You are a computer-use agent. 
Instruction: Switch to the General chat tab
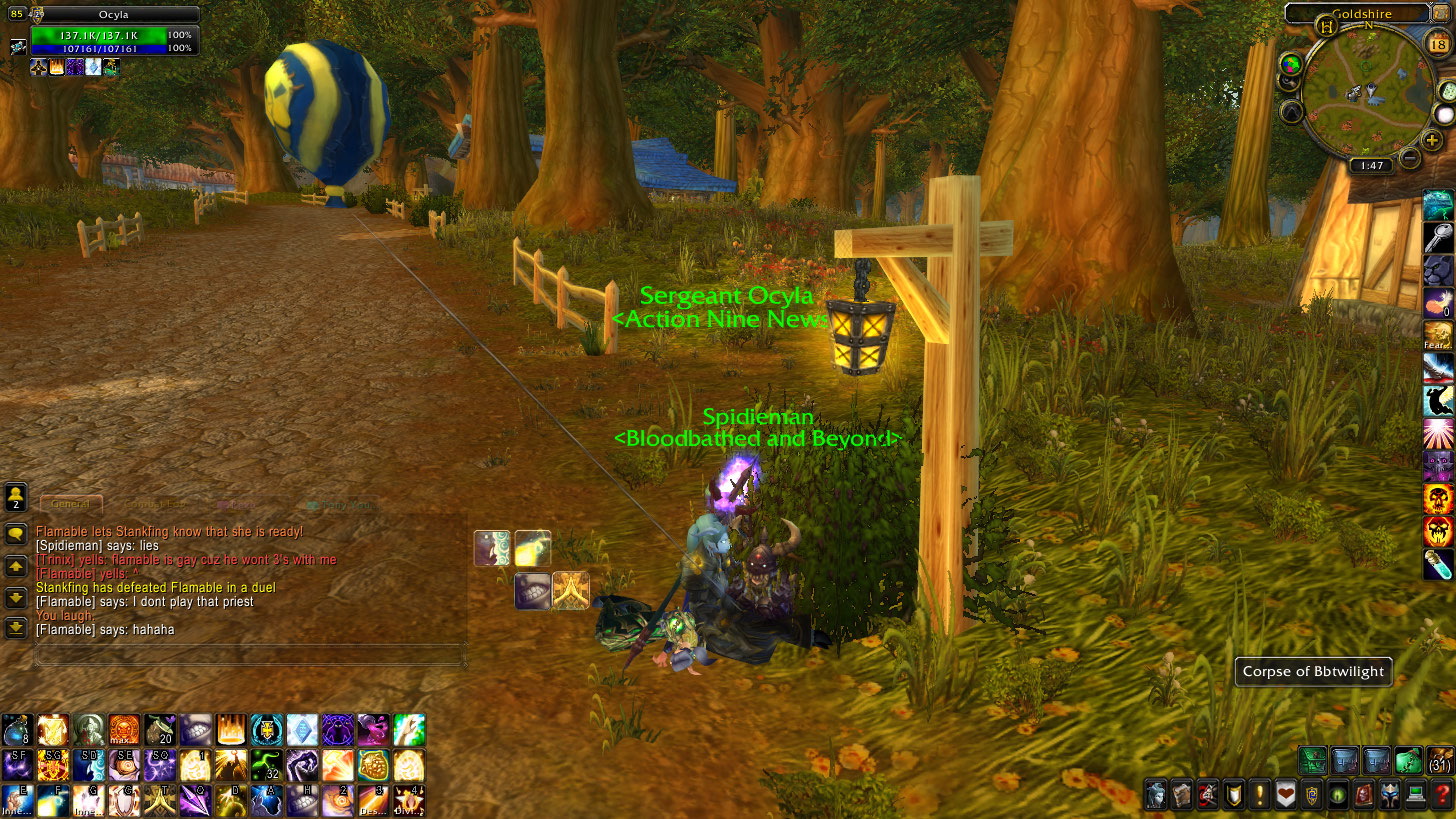(x=71, y=505)
